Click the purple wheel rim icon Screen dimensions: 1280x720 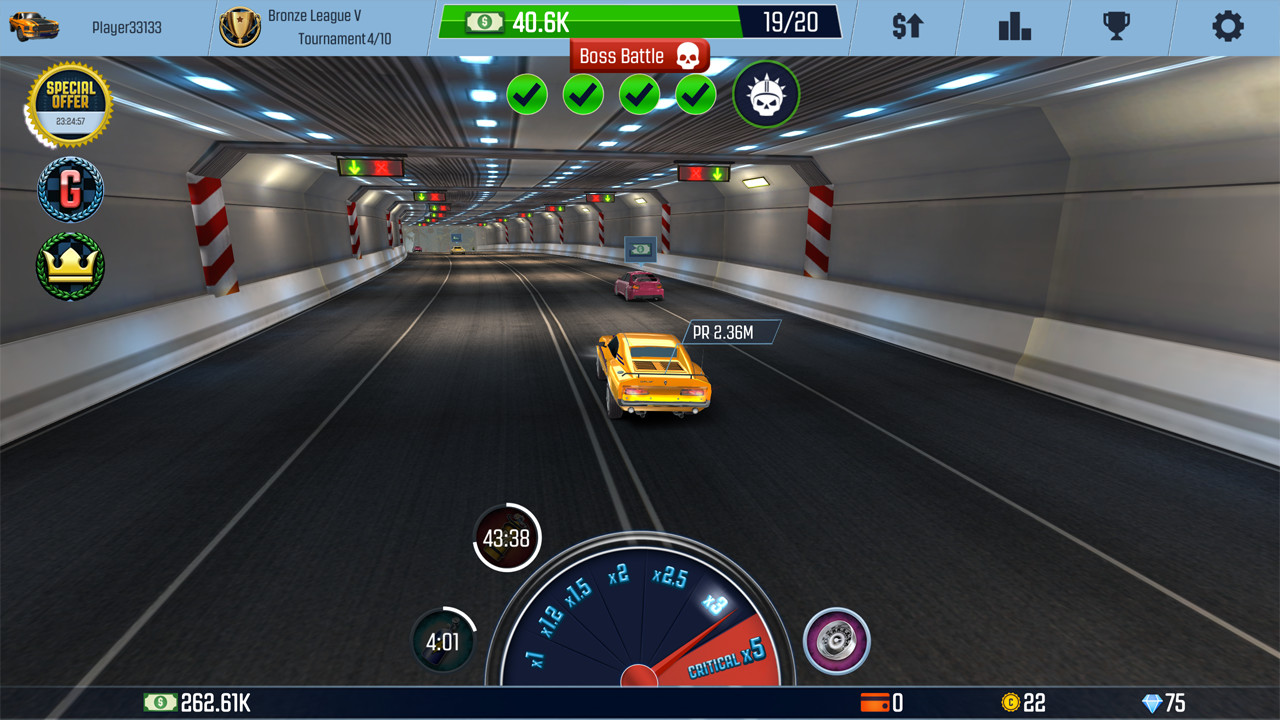[x=837, y=641]
